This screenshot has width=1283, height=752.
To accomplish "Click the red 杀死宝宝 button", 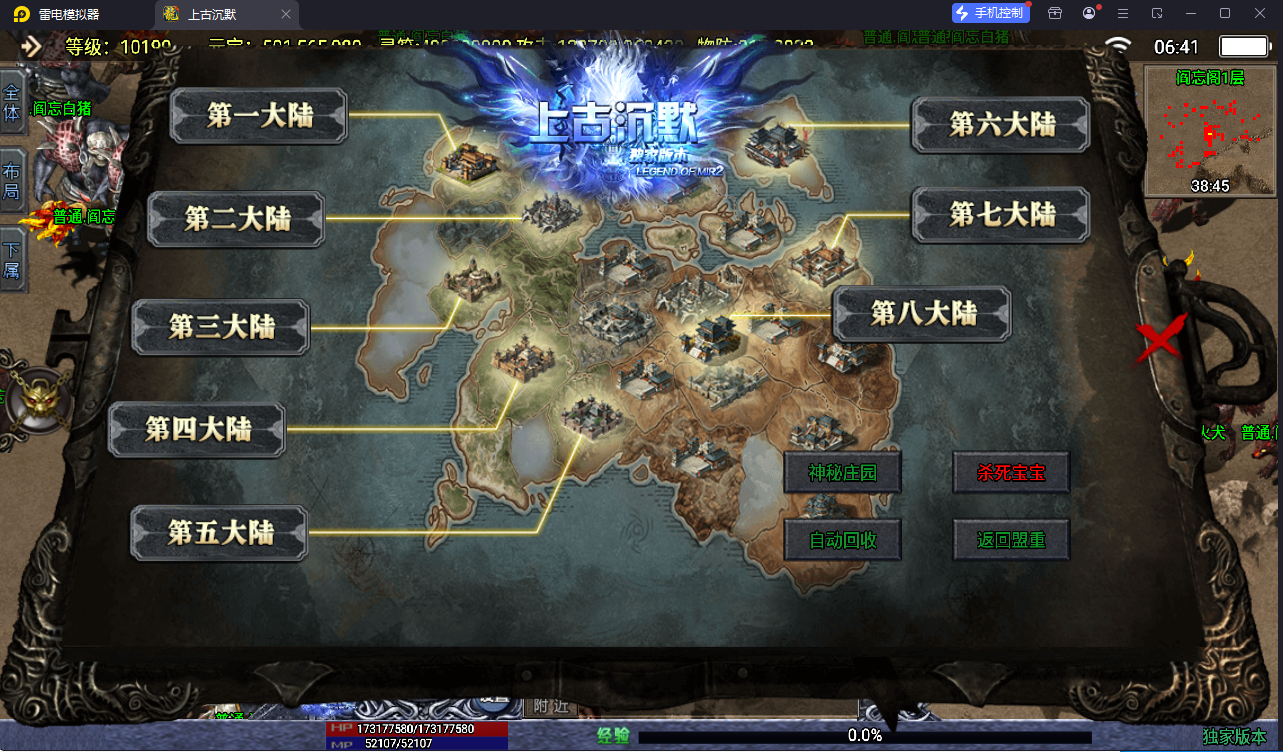I will [1011, 472].
